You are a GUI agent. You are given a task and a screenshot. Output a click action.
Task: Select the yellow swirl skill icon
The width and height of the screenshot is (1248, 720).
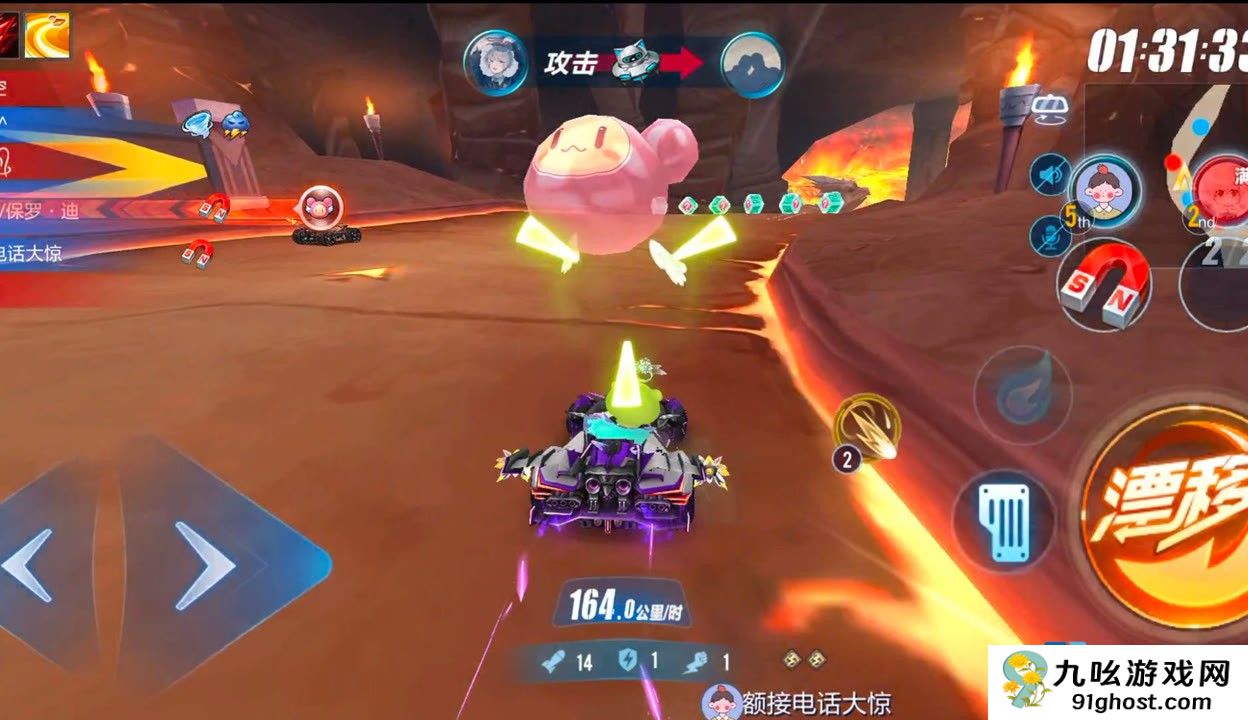pyautogui.click(x=46, y=36)
